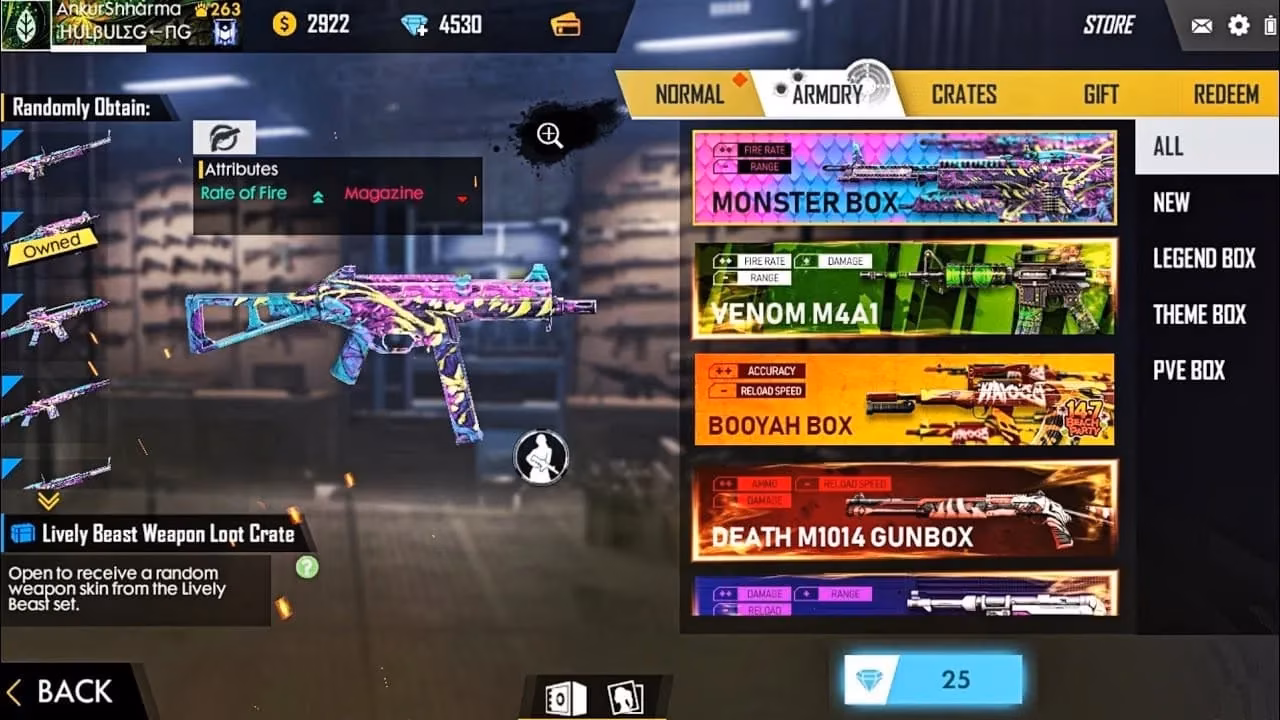Click the diamond currency icon beside 4530
Image resolution: width=1280 pixels, height=720 pixels.
coord(412,25)
